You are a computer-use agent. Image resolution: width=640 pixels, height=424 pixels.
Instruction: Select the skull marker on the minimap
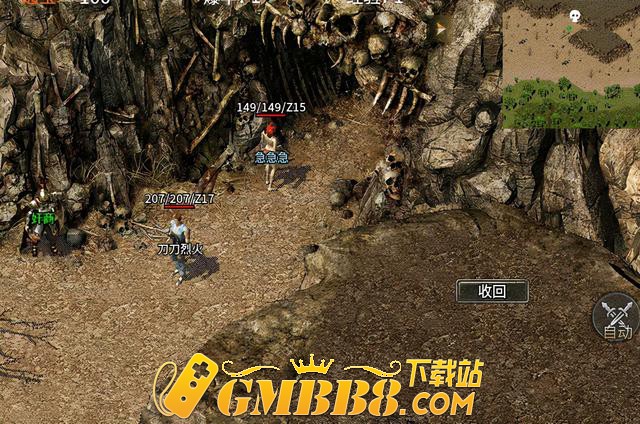pyautogui.click(x=574, y=16)
